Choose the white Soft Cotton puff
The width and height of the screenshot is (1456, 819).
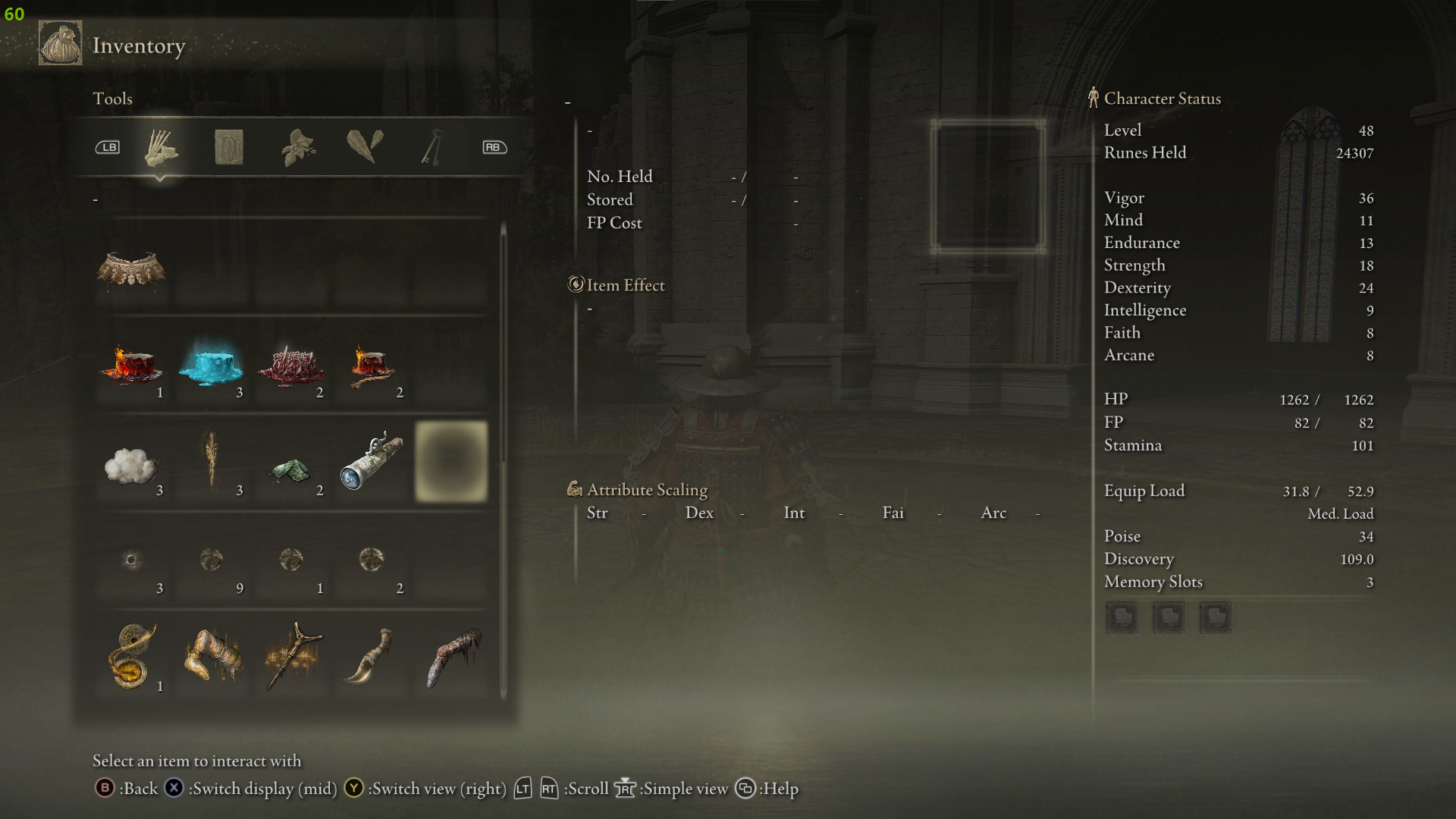point(131,464)
